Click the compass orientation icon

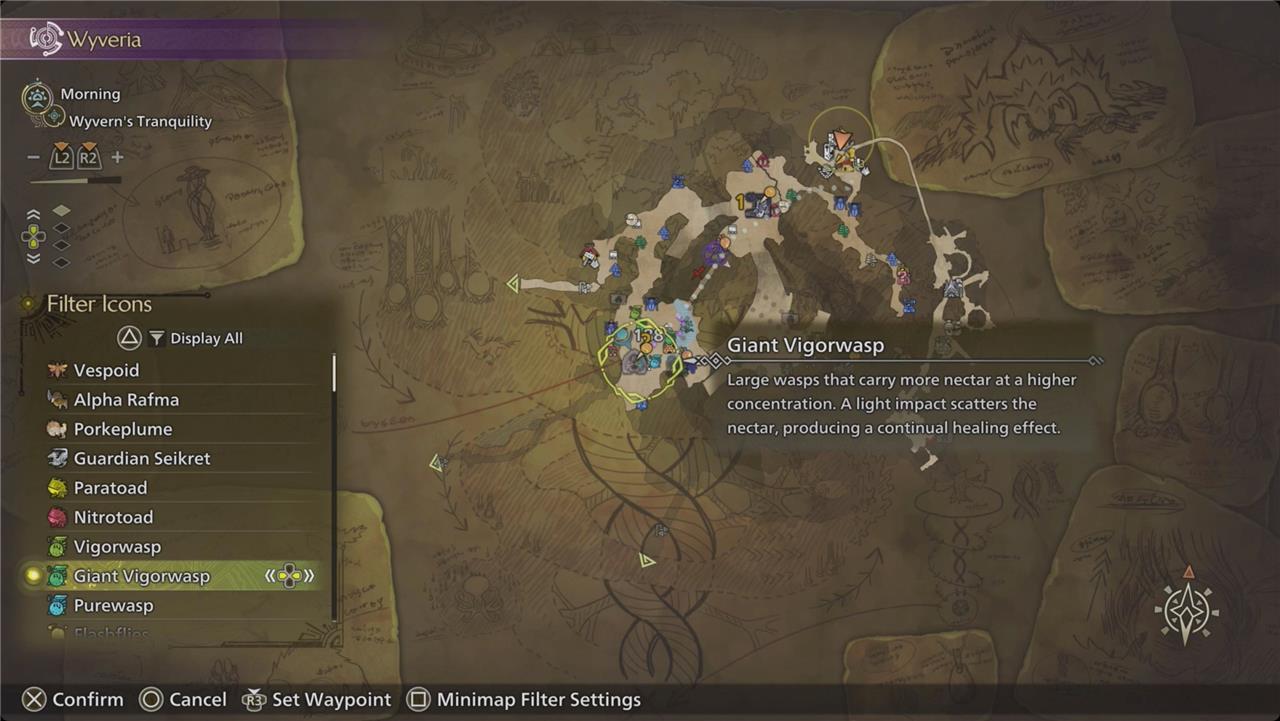point(1186,609)
